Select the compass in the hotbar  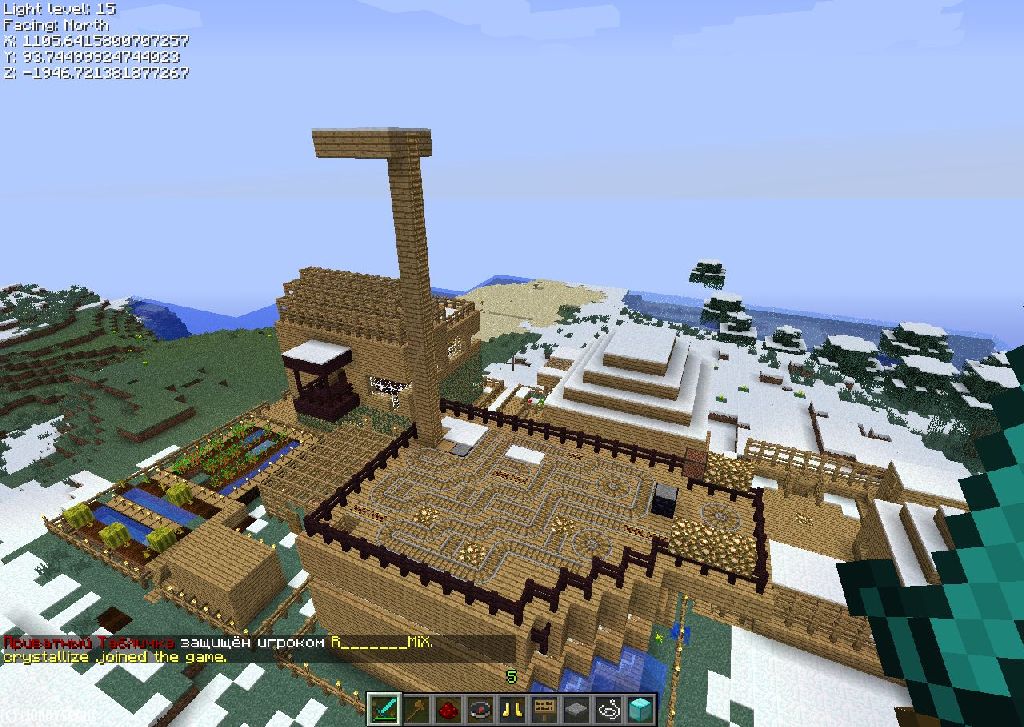(481, 709)
